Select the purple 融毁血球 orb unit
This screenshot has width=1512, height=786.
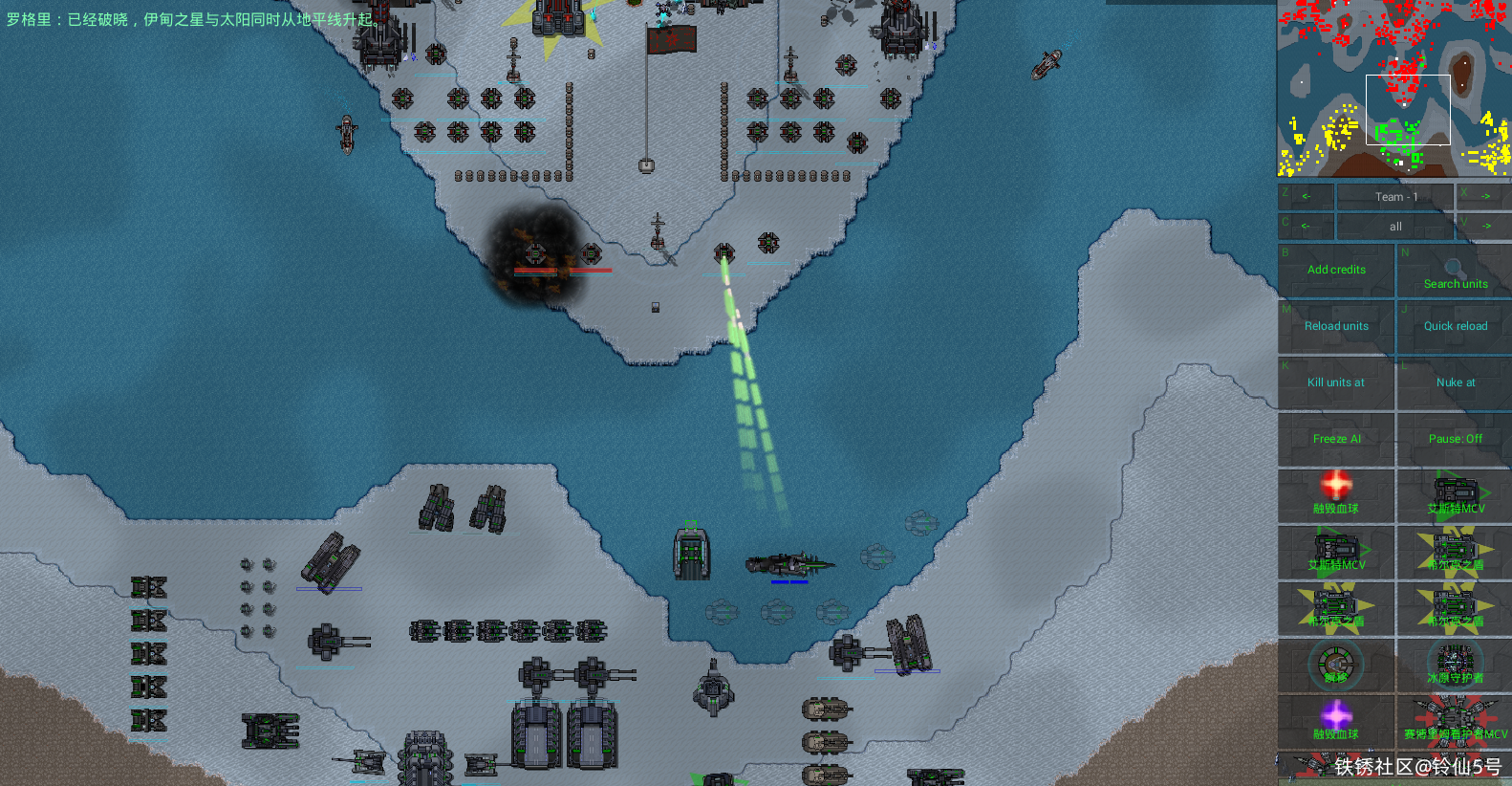pyautogui.click(x=1336, y=720)
